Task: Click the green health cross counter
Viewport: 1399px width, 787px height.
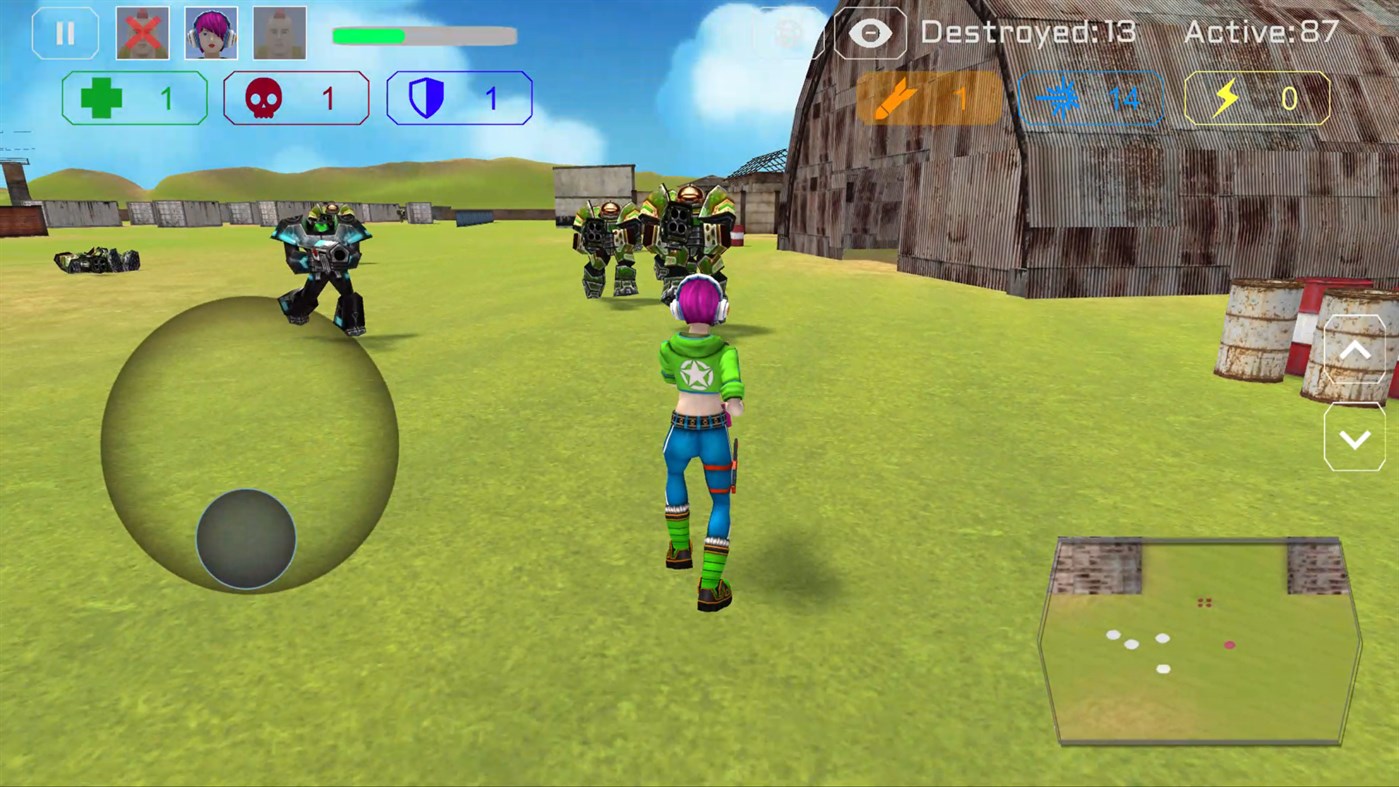Action: point(134,98)
